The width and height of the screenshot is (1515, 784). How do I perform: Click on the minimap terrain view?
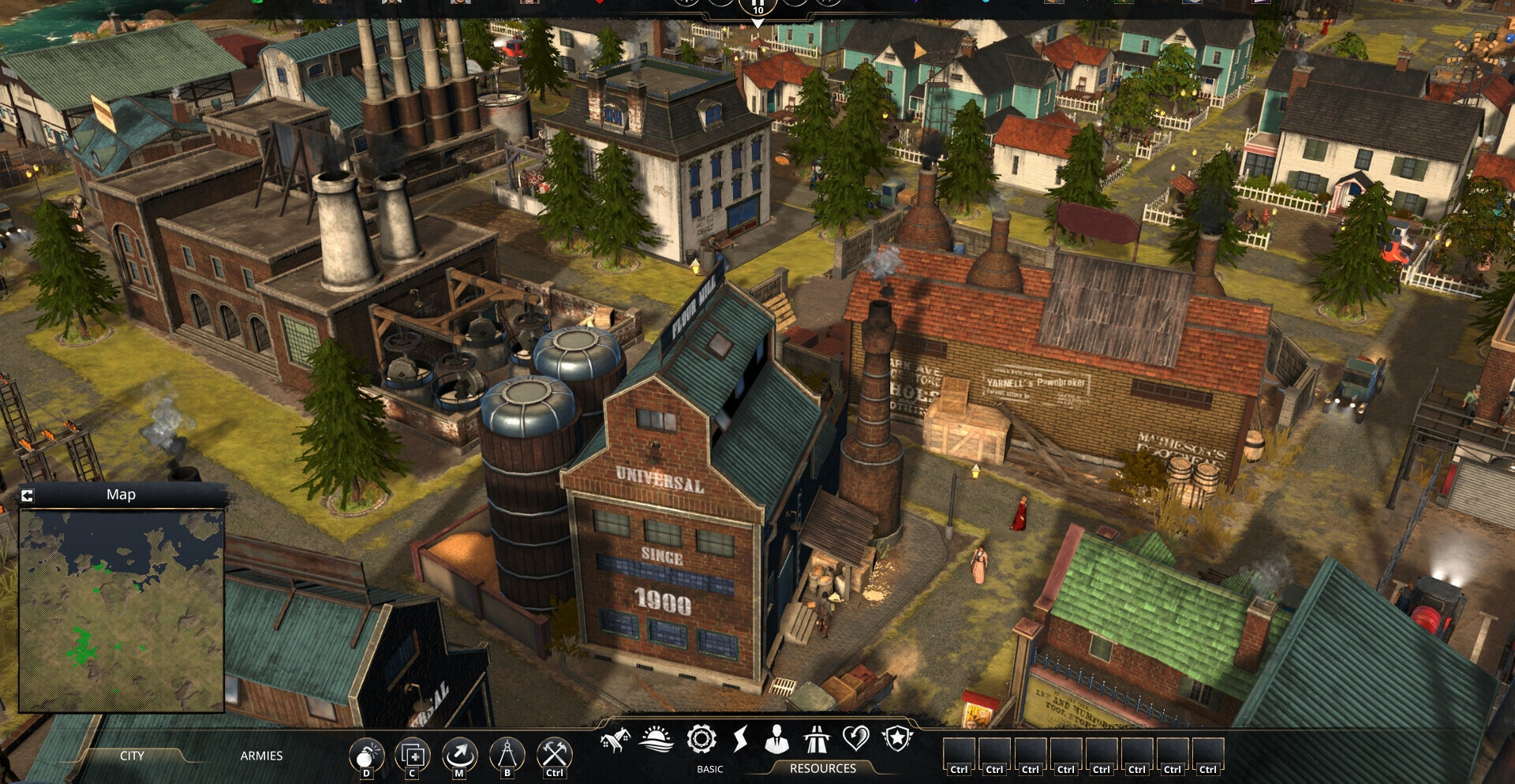(122, 610)
